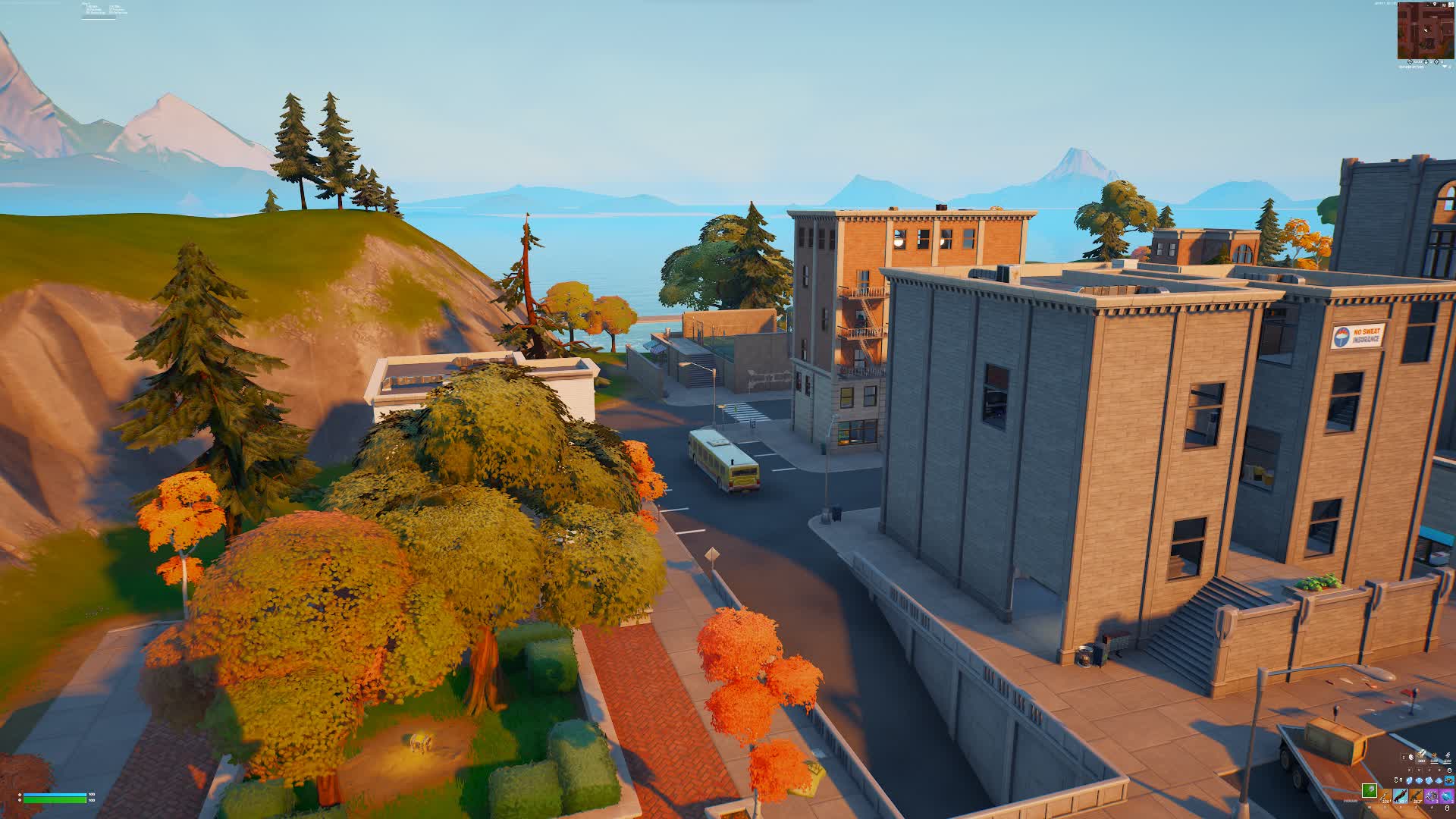Select the purple consumable in slot 4

(1431, 796)
